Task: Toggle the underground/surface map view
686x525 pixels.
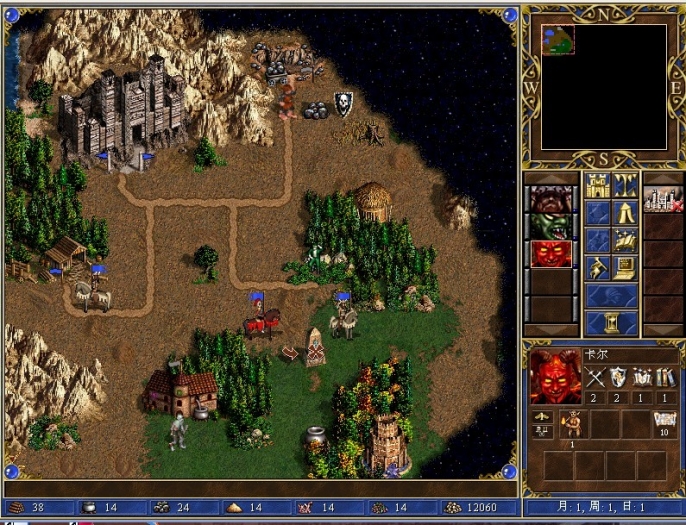Action: tap(626, 185)
